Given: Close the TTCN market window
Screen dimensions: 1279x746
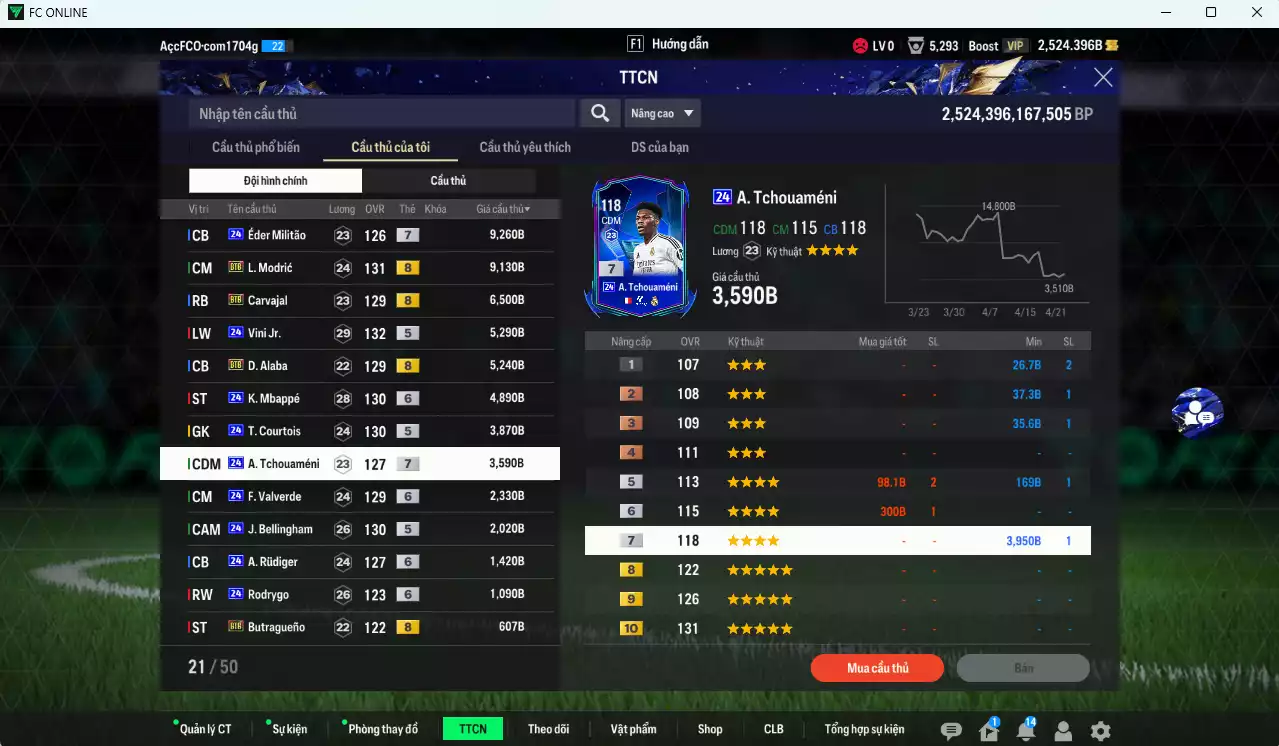Looking at the screenshot, I should click(1103, 78).
